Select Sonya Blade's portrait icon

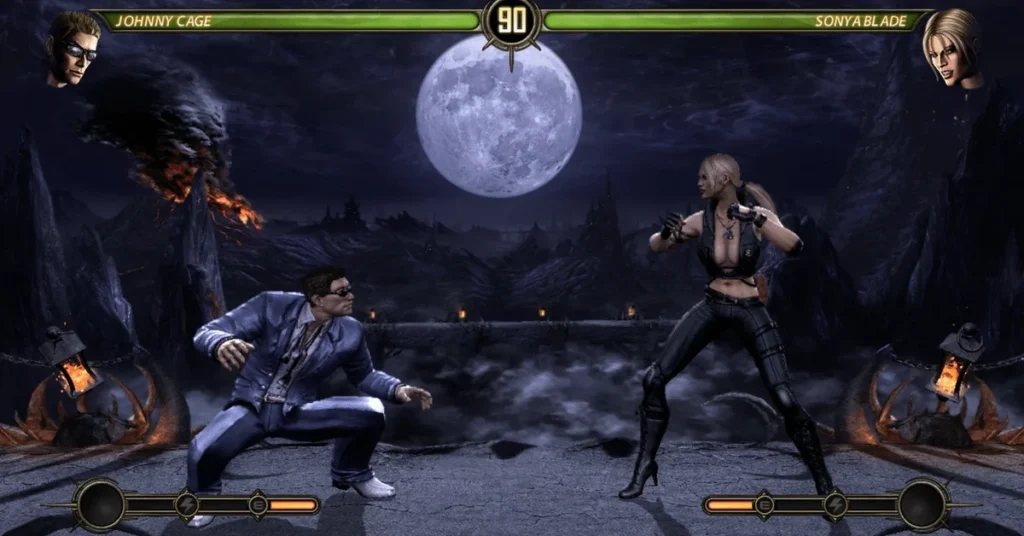point(951,47)
